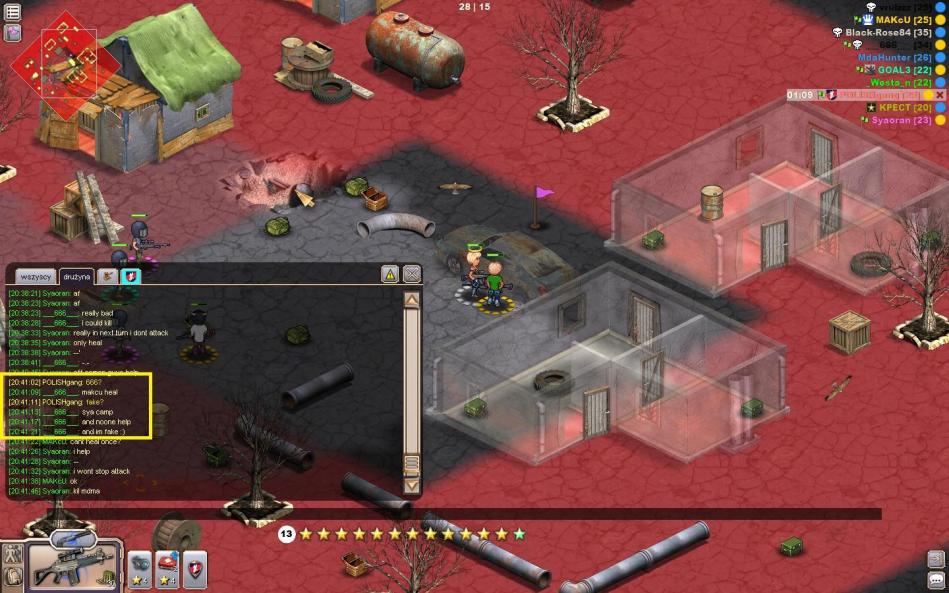Viewport: 949px width, 593px height.
Task: Click the chat scrollbar down arrow
Action: click(x=411, y=485)
